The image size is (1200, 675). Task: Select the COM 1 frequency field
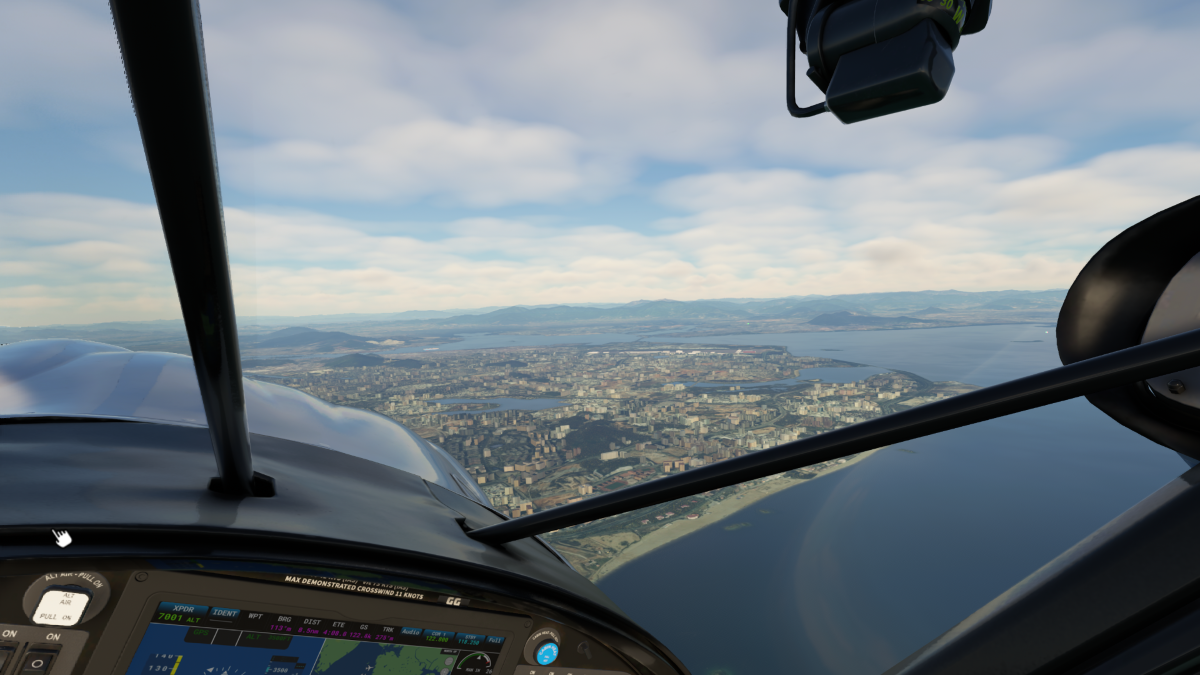pos(438,635)
